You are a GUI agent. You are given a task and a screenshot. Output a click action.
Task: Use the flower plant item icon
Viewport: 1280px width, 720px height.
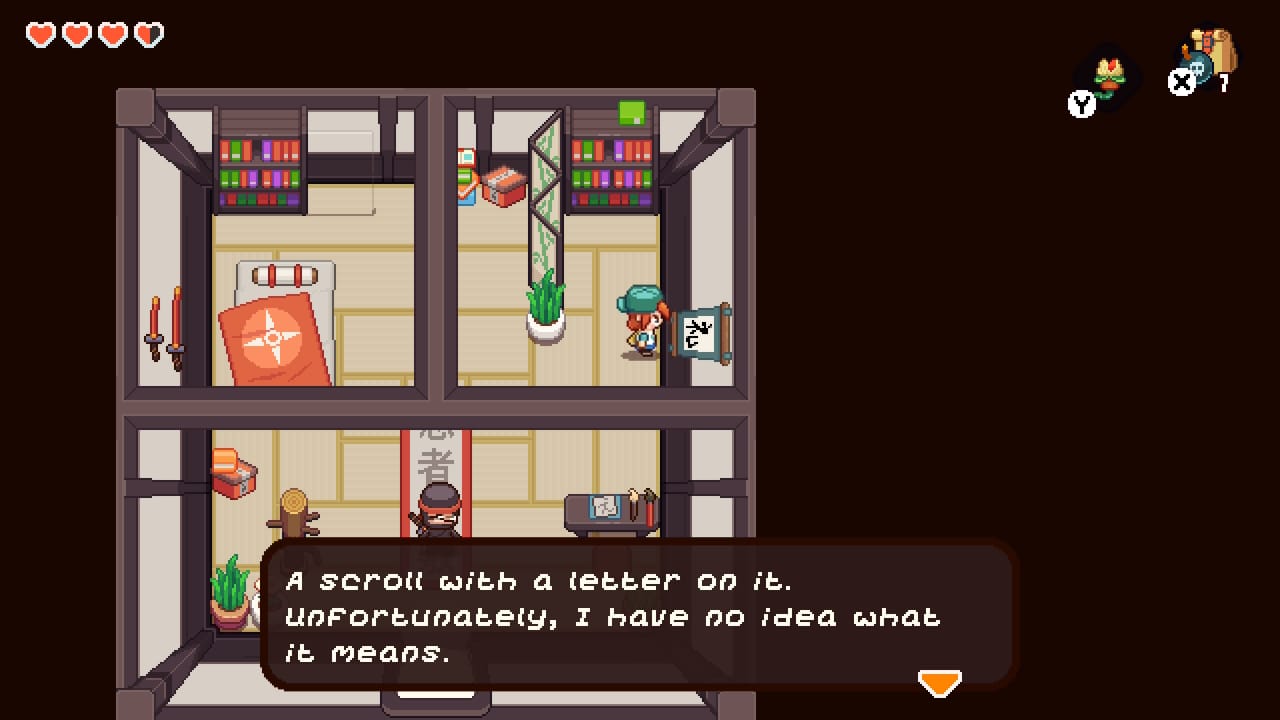tap(1109, 77)
